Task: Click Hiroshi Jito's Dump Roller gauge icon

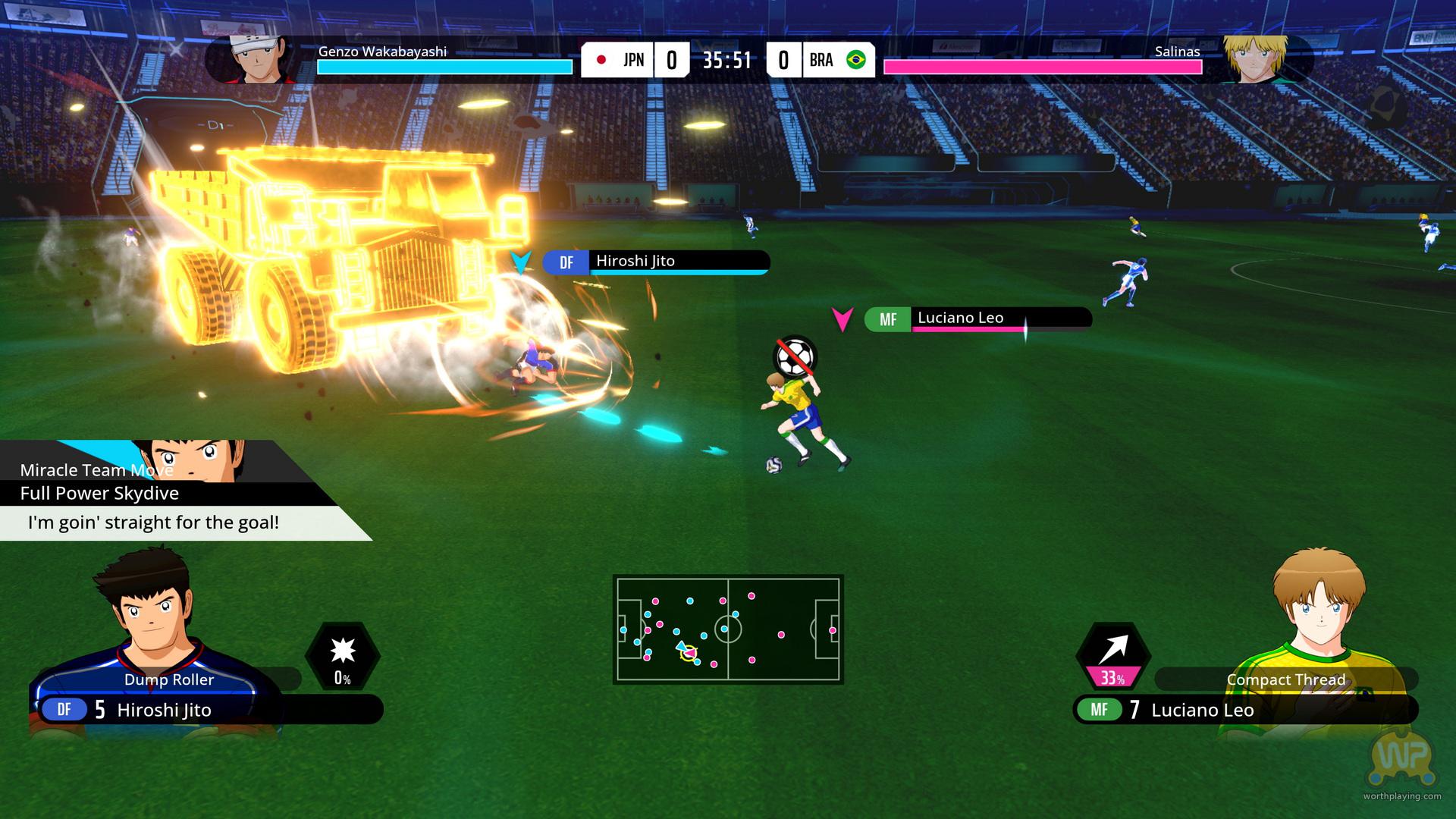Action: point(343,656)
